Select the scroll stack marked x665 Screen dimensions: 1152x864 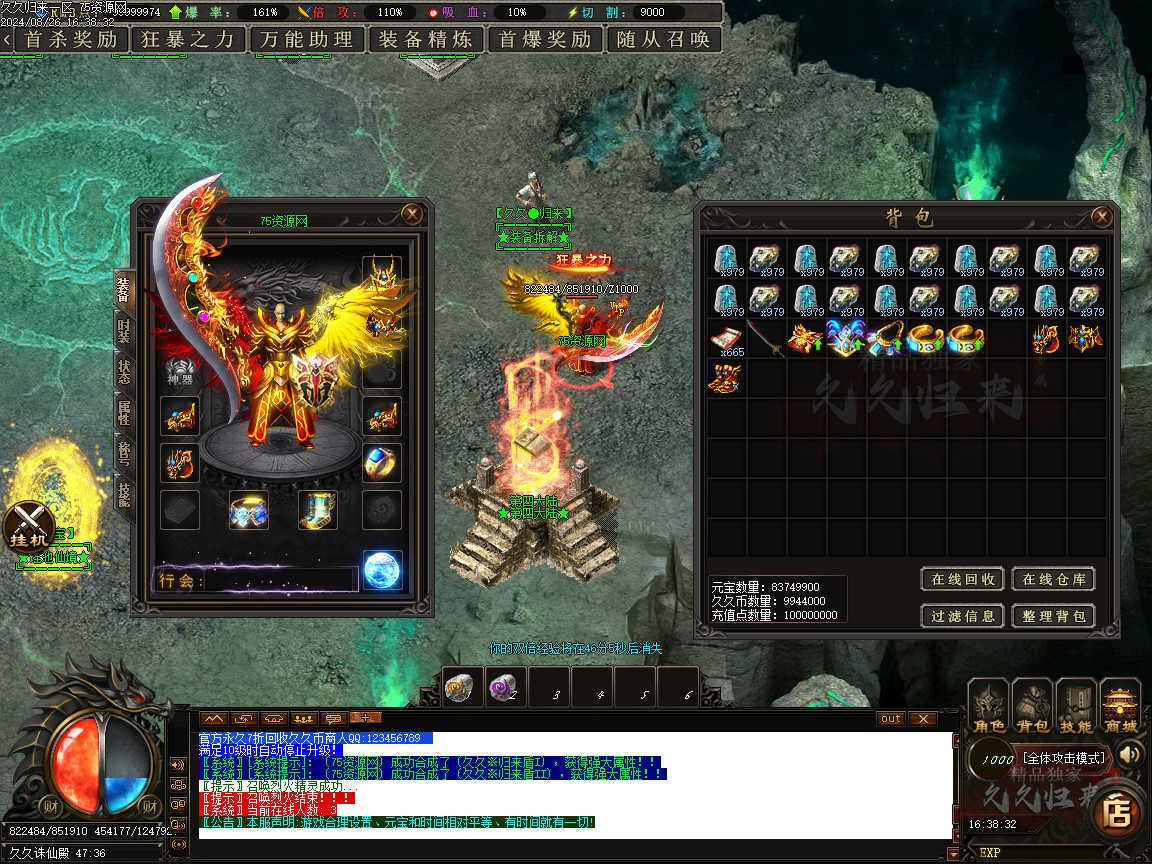(x=728, y=339)
